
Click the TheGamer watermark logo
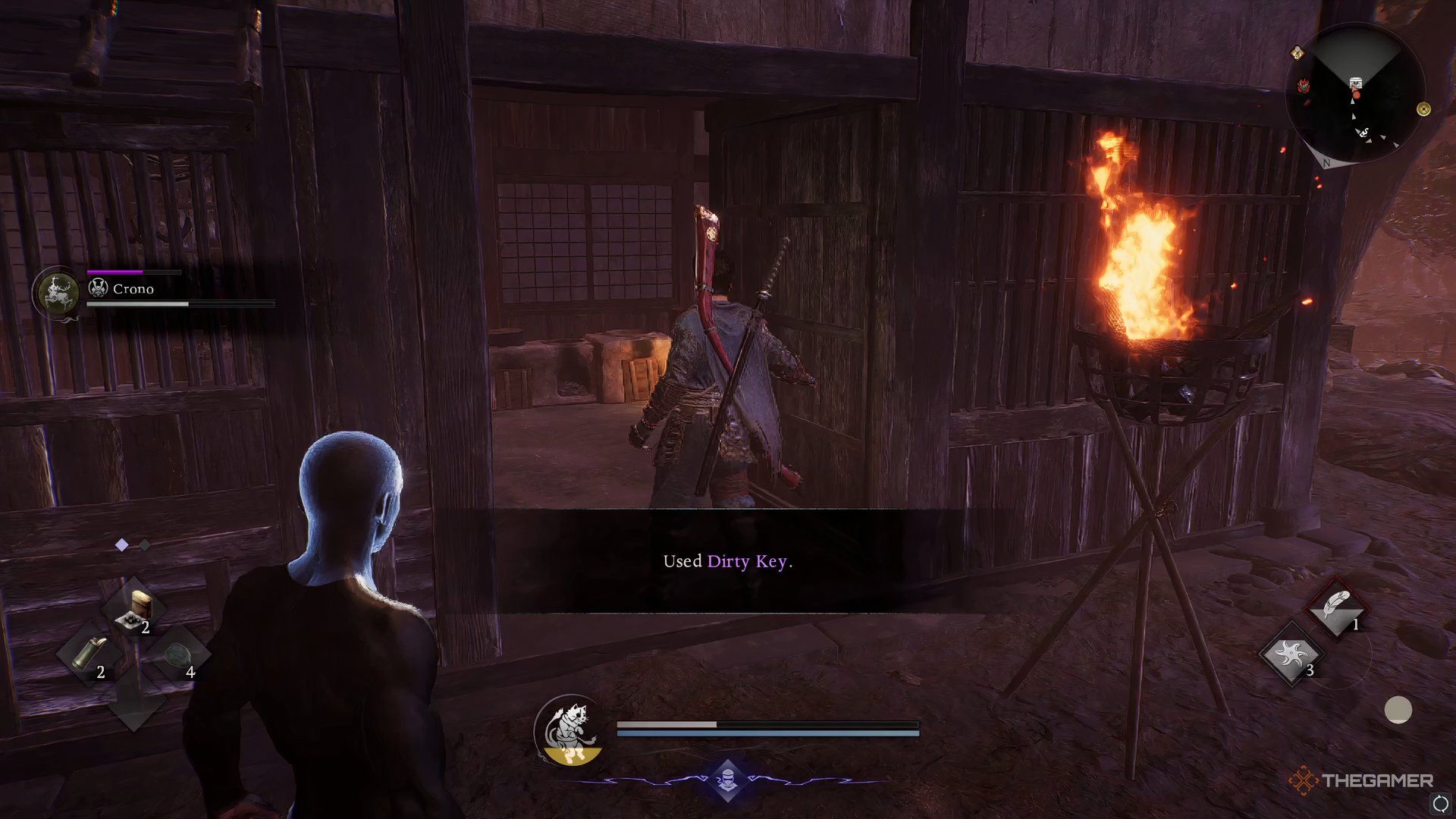[1361, 780]
